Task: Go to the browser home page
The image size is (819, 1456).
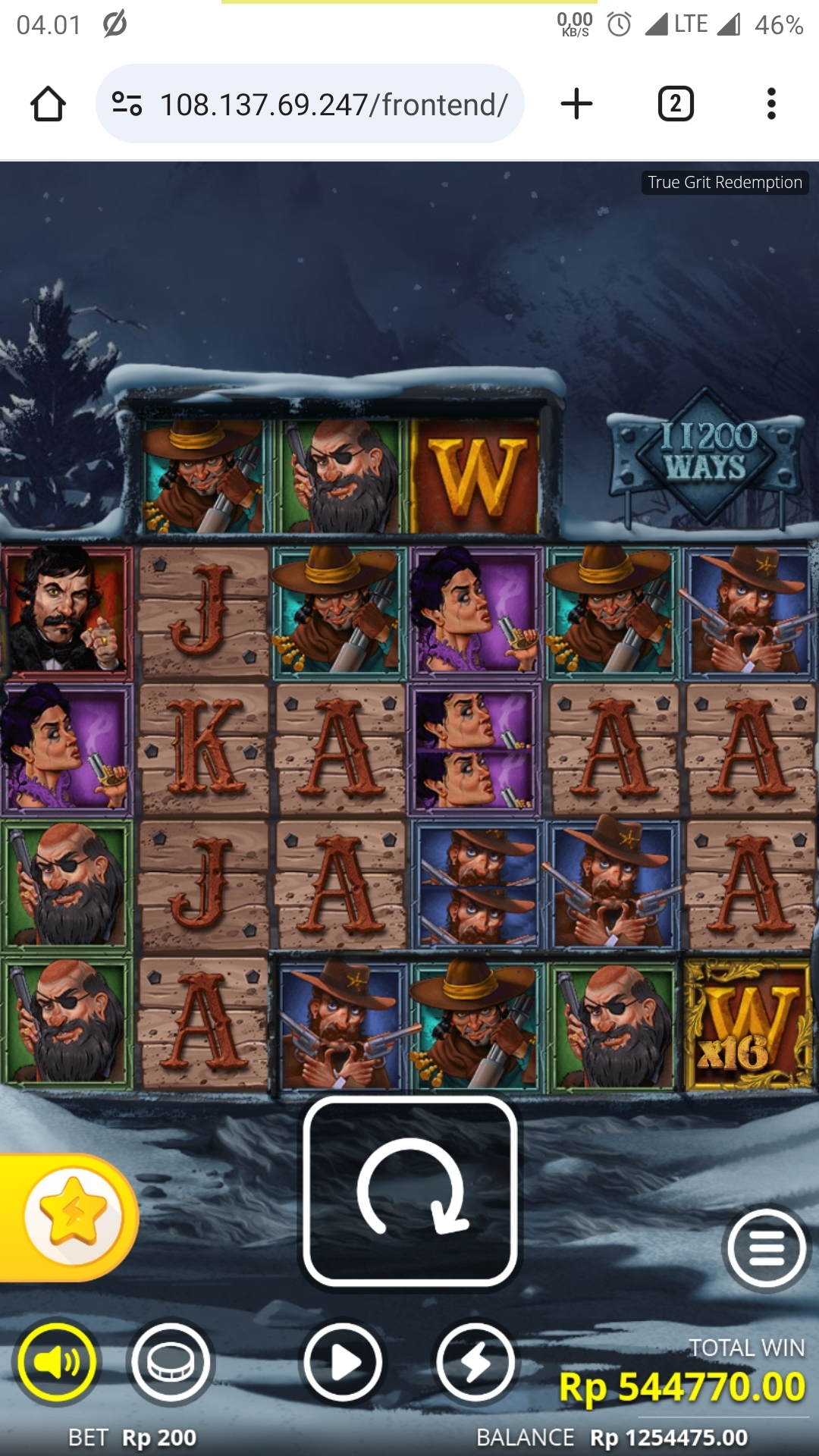Action: point(48,104)
